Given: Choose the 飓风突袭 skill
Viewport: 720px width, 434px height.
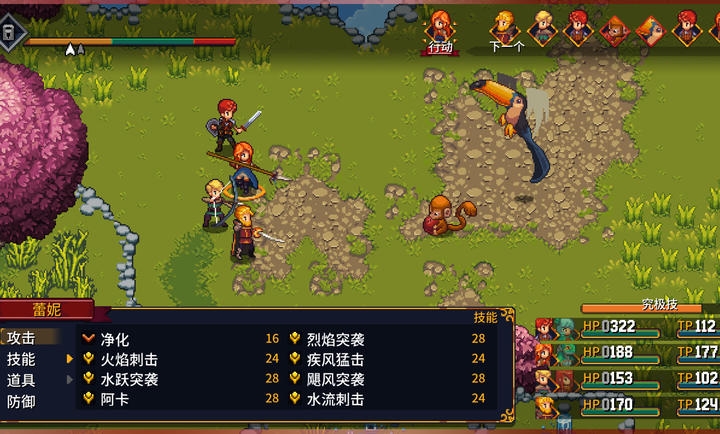Looking at the screenshot, I should click(335, 379).
